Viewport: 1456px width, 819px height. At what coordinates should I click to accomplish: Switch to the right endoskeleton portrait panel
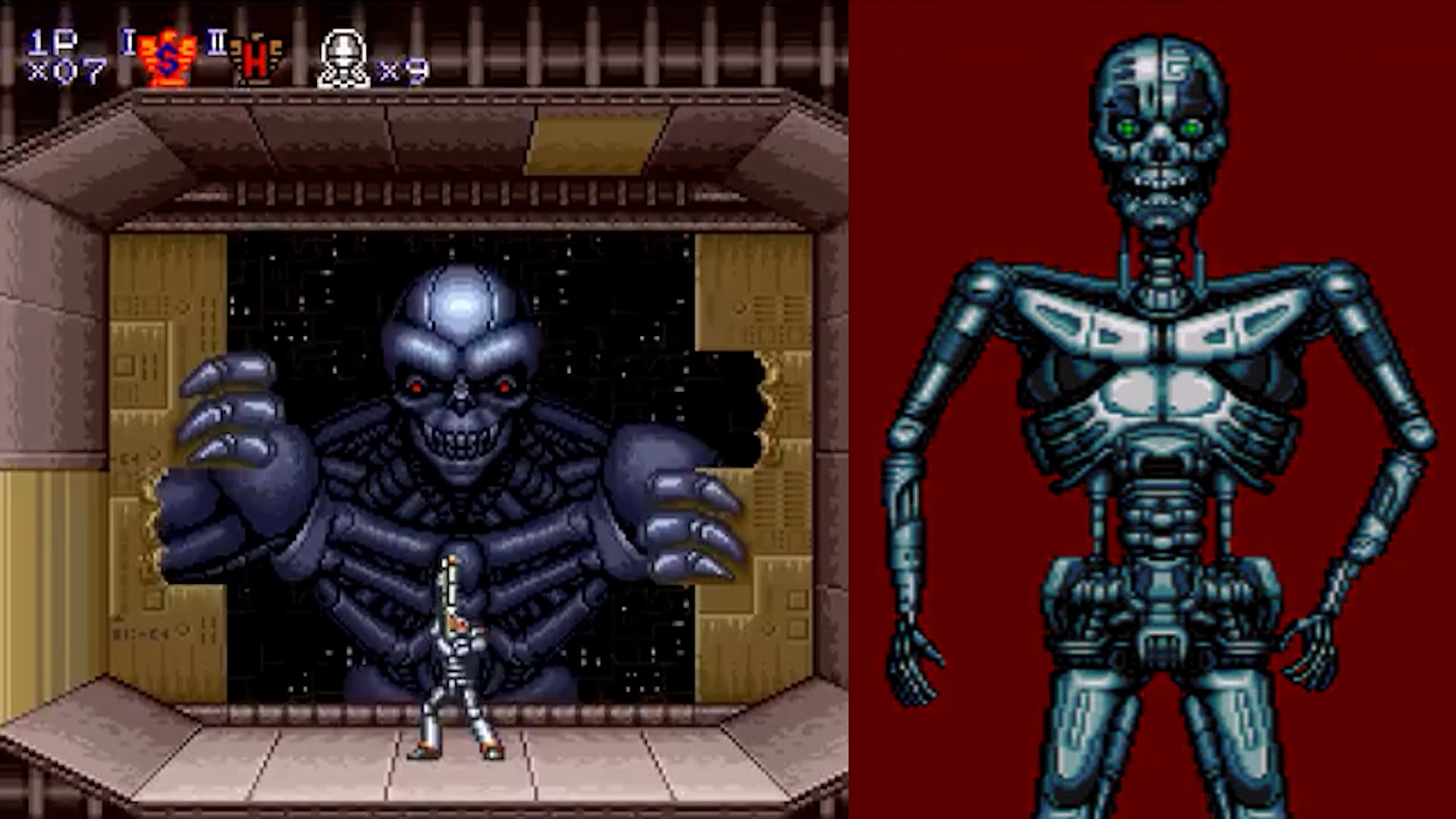[1153, 409]
